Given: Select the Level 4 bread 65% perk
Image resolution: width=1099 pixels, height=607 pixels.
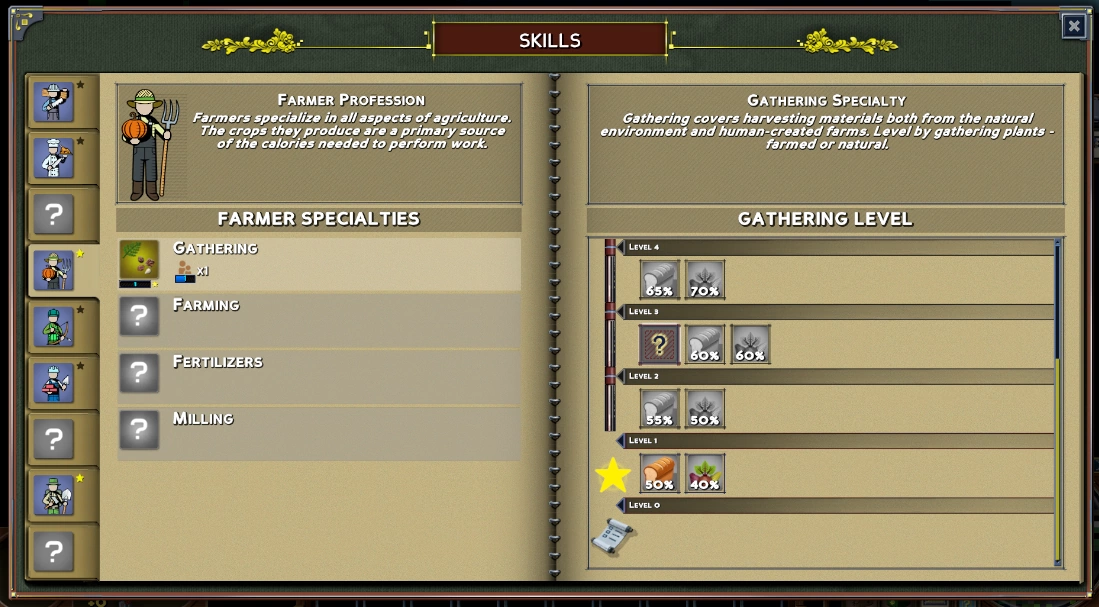Looking at the screenshot, I should 659,280.
